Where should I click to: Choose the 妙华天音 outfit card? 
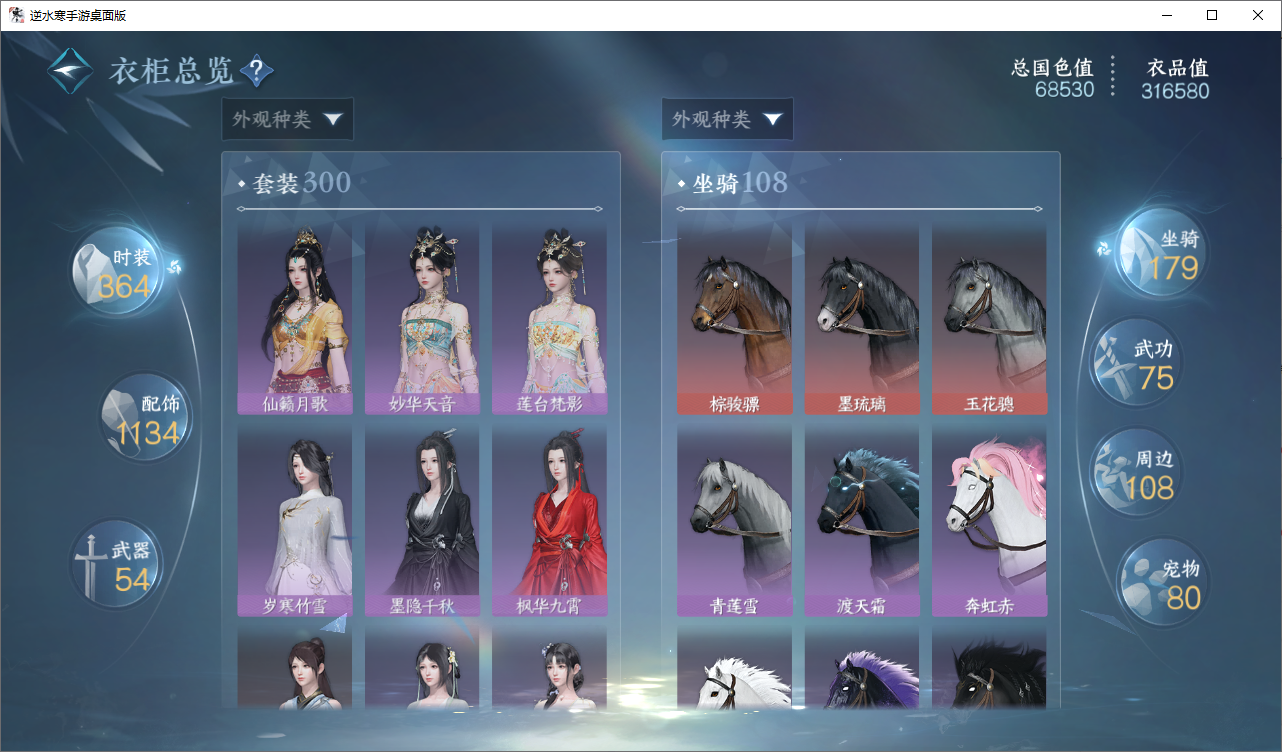pyautogui.click(x=422, y=318)
